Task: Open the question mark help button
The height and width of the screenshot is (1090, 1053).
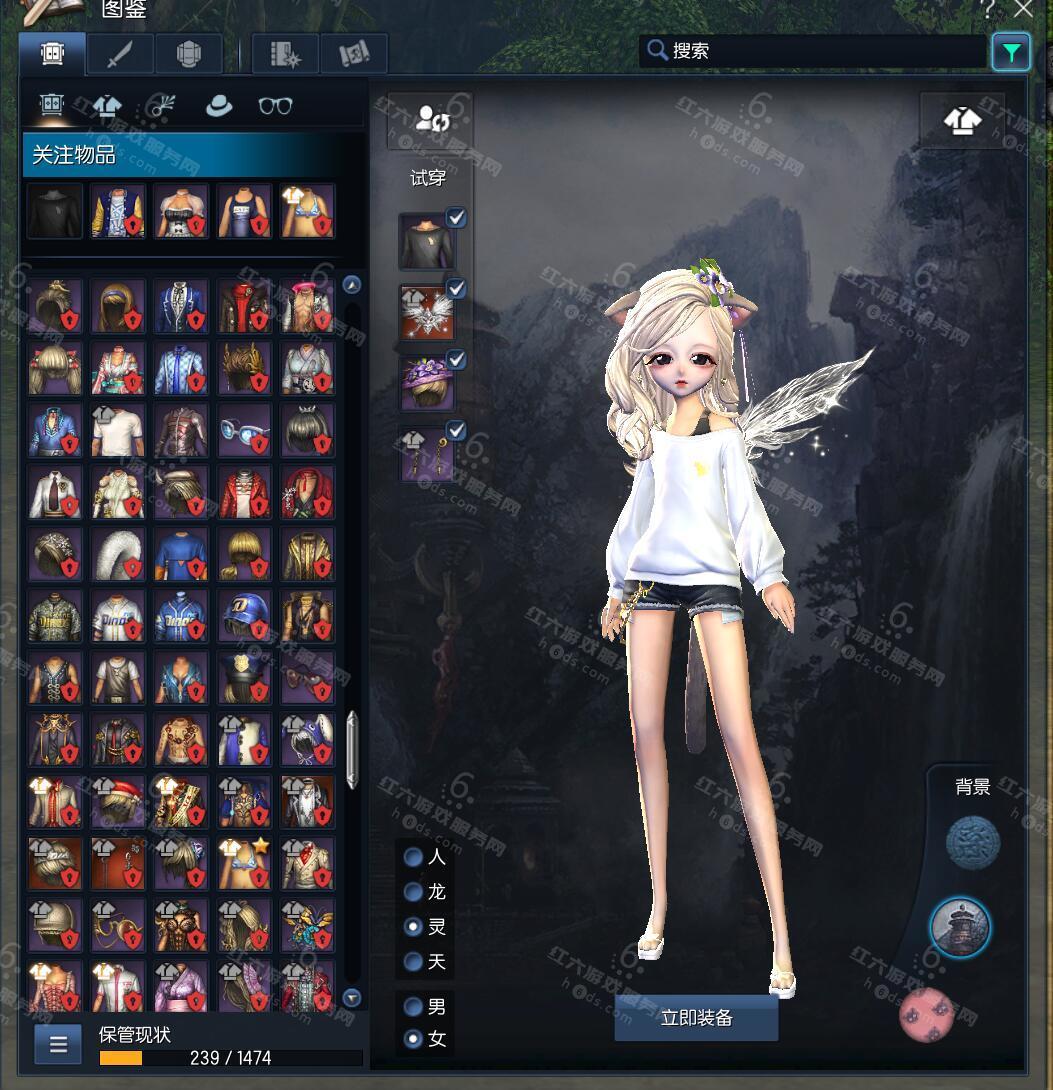Action: pyautogui.click(x=989, y=10)
